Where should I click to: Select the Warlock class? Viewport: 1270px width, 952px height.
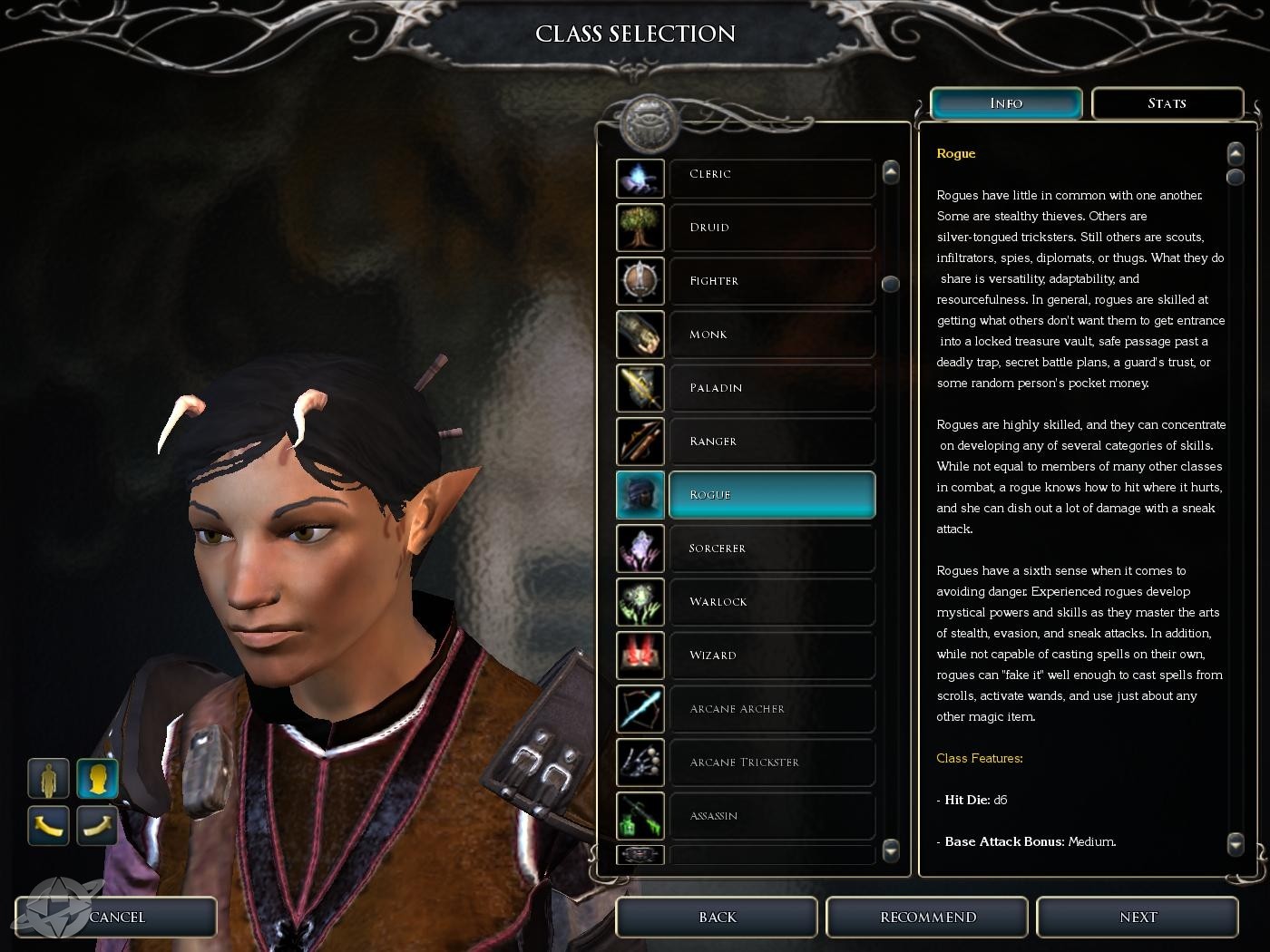771,602
